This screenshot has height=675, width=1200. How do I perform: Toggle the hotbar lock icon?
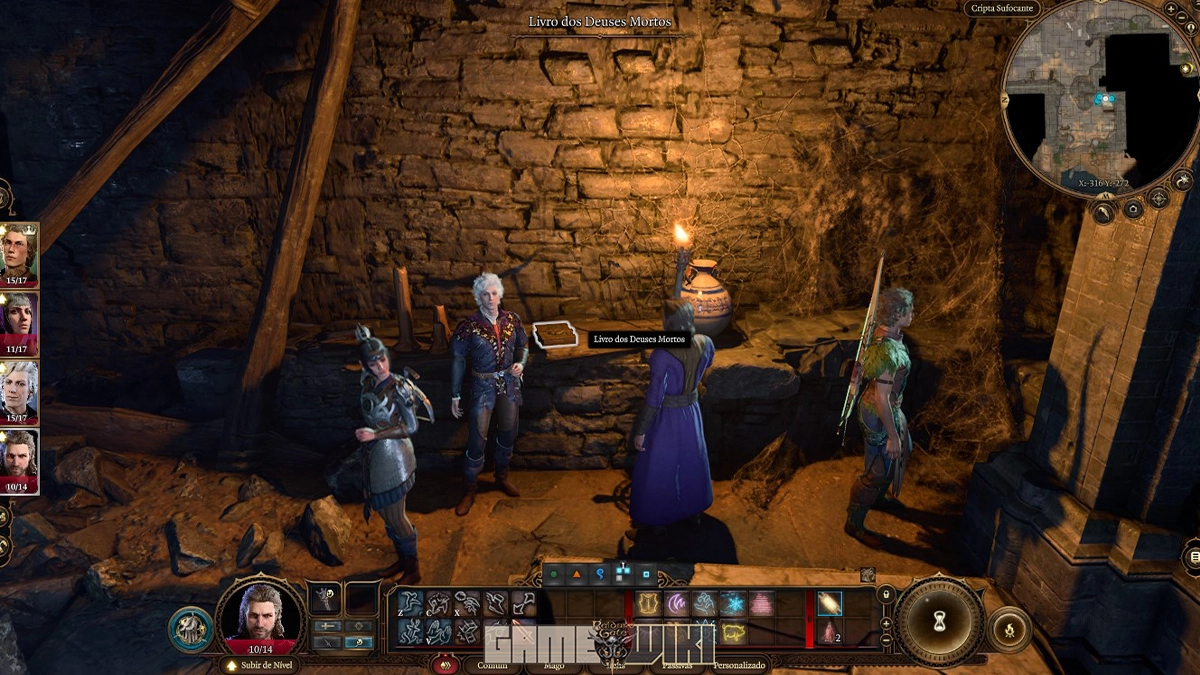[885, 594]
